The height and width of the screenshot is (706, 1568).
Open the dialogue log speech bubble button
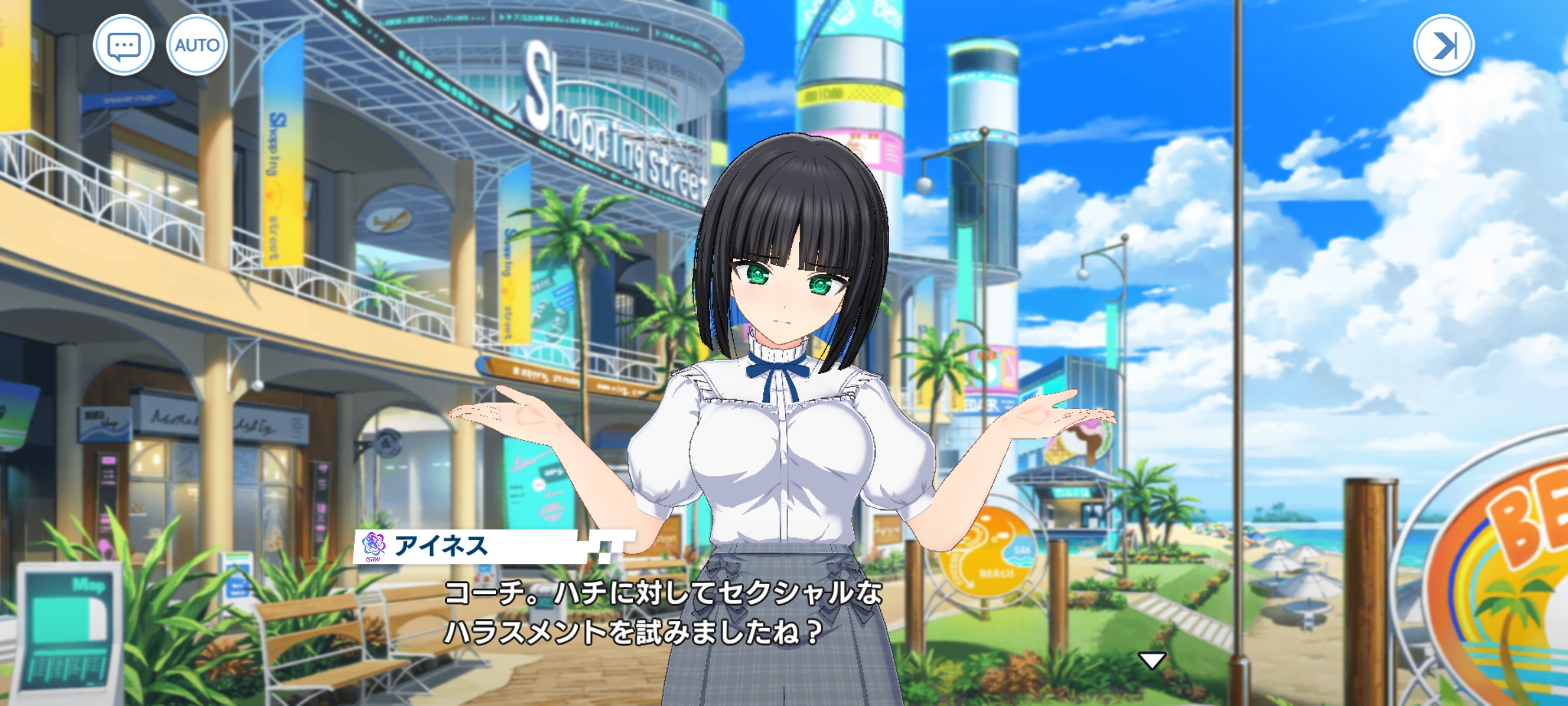tap(123, 46)
